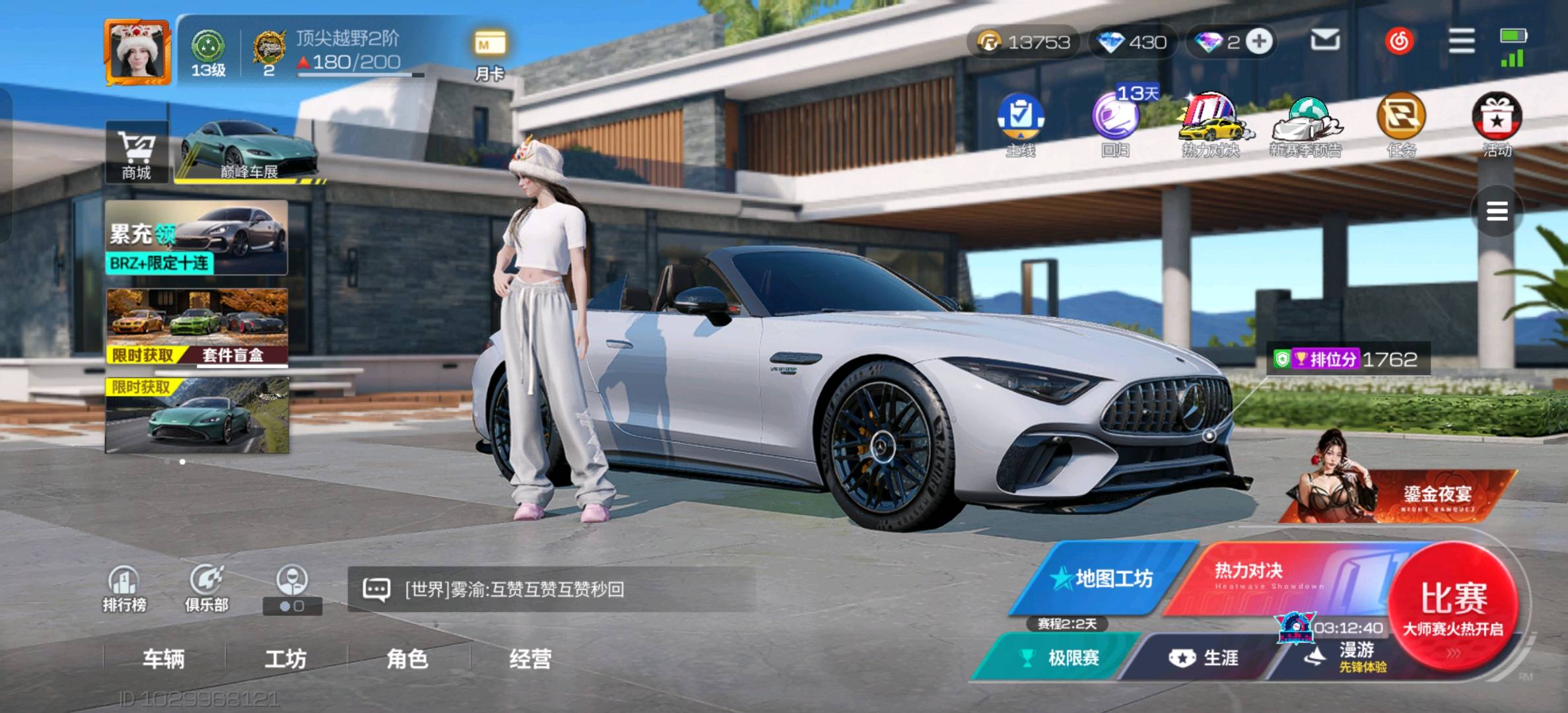
Task: Select the 极限赛 extreme race mode
Action: pos(1061,658)
